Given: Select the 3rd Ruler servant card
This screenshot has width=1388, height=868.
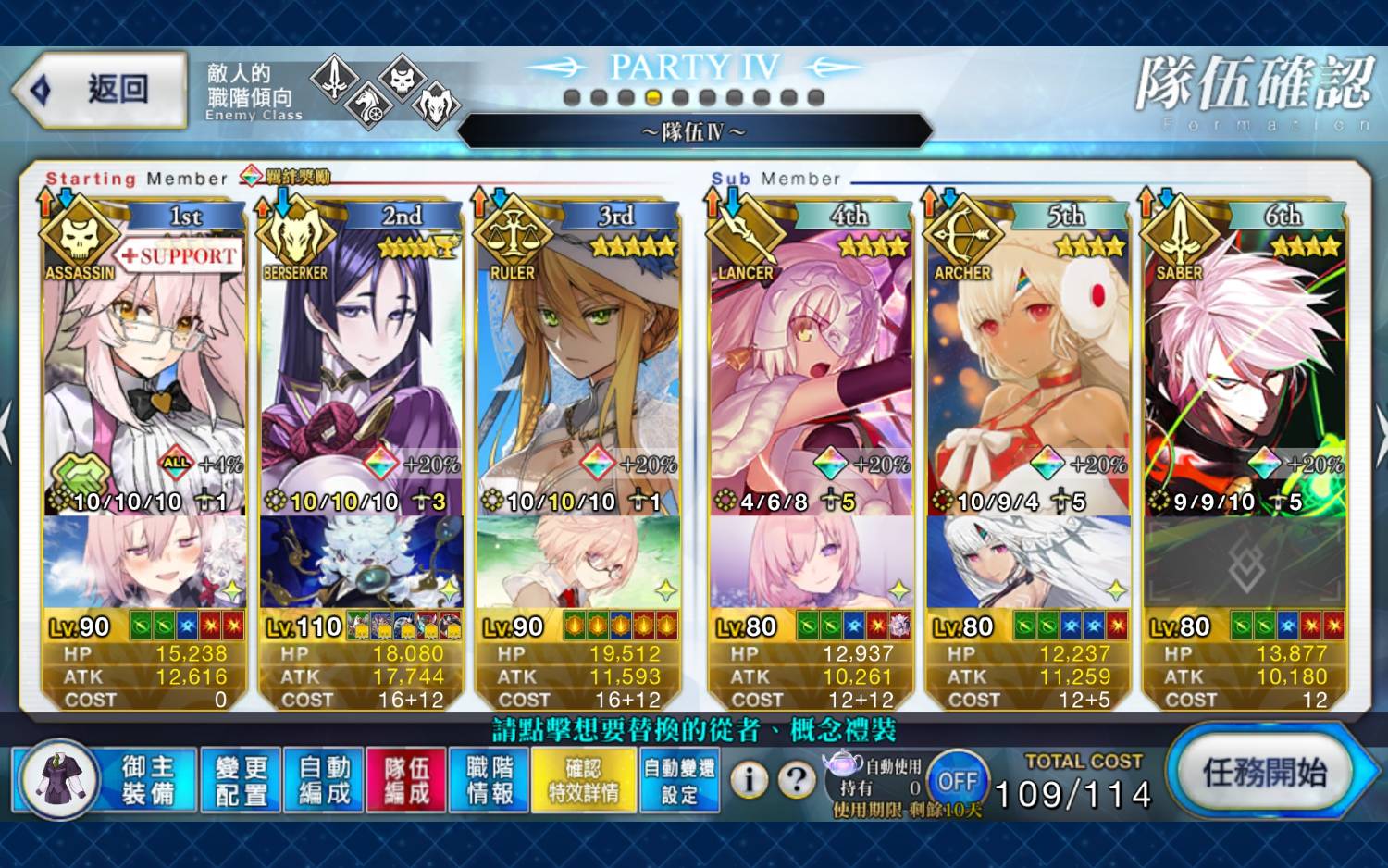Looking at the screenshot, I should [x=578, y=370].
